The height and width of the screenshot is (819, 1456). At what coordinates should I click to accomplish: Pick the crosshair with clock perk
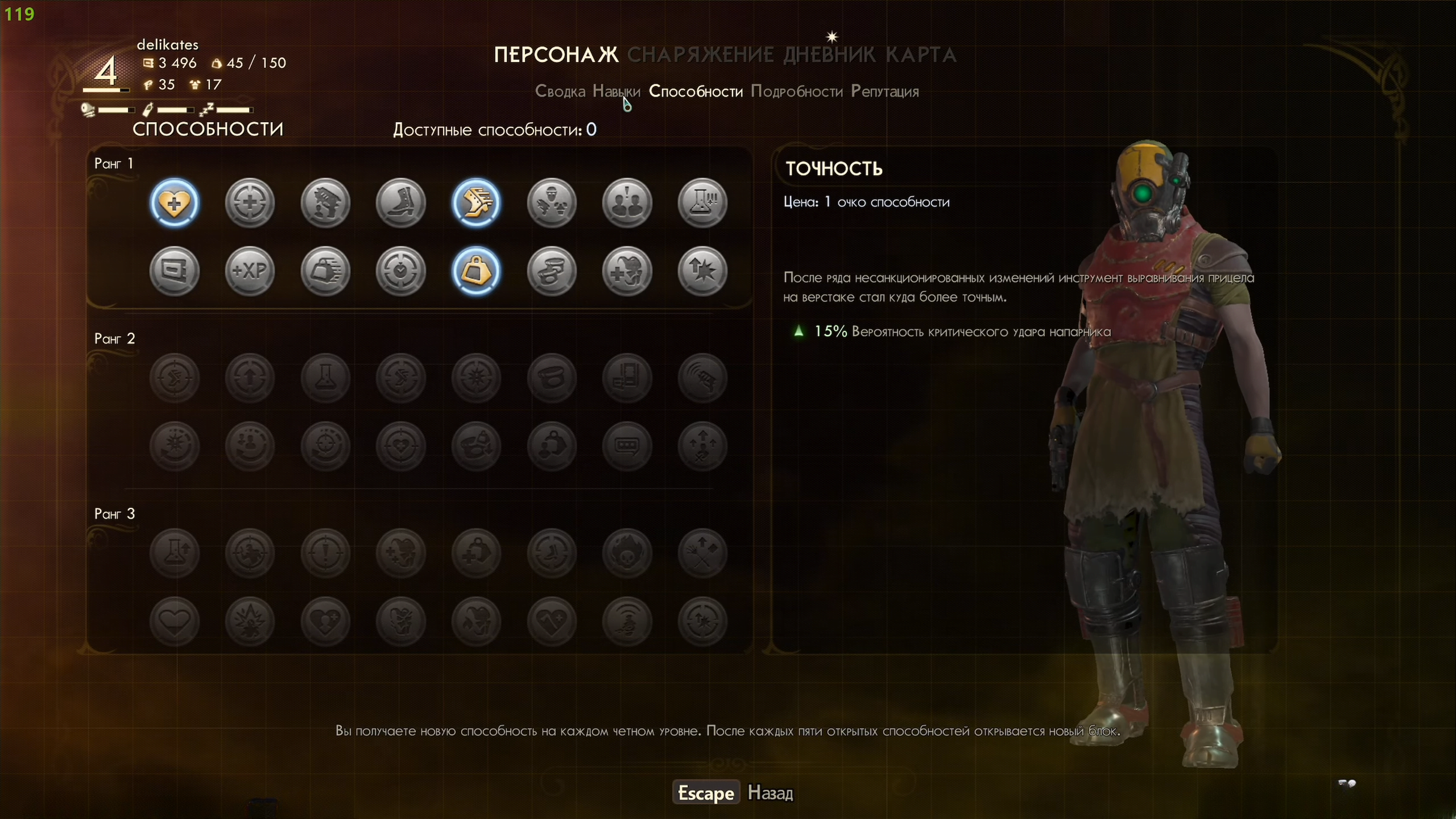click(x=401, y=271)
